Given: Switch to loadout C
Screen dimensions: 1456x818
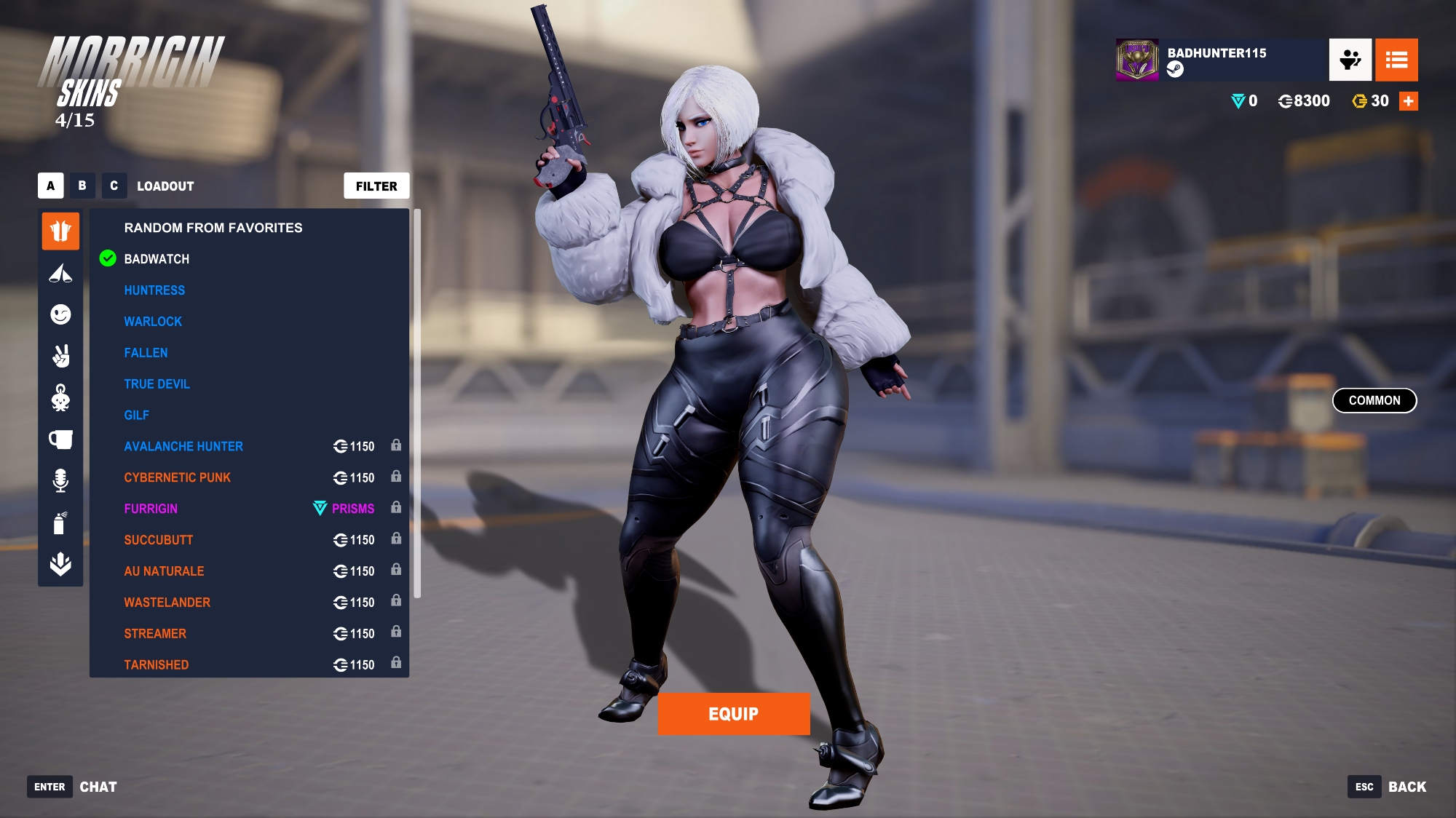Looking at the screenshot, I should tap(114, 186).
